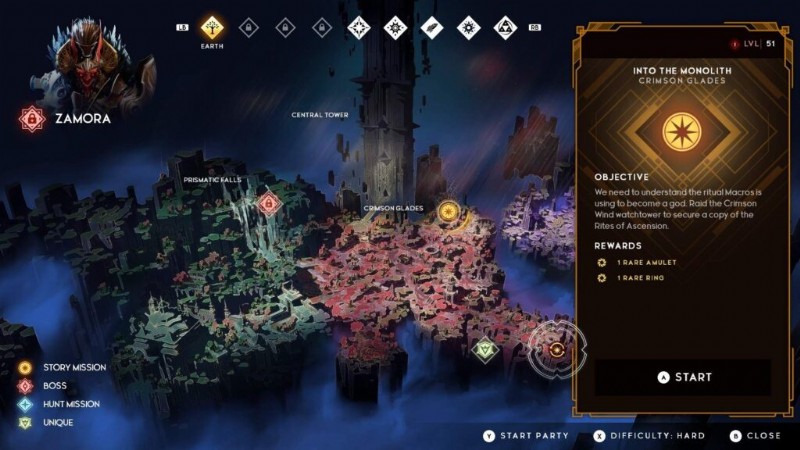Select the Crimson Glades story mission marker
The image size is (800, 450).
tap(449, 211)
